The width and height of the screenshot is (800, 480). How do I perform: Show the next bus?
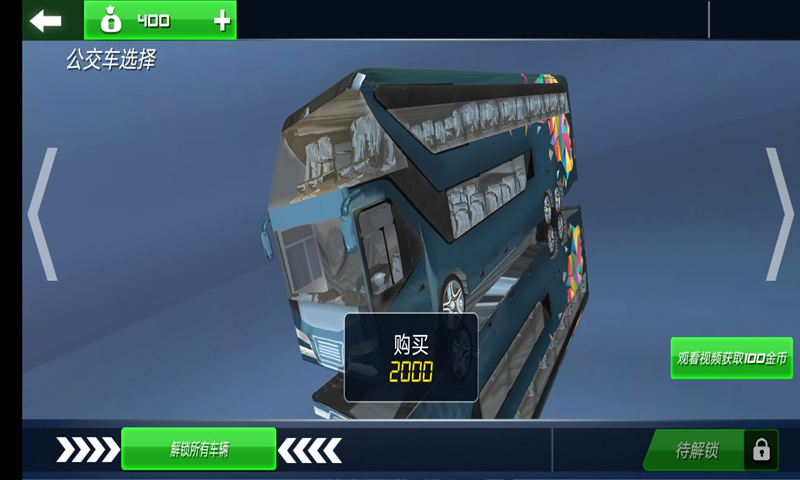pyautogui.click(x=779, y=214)
